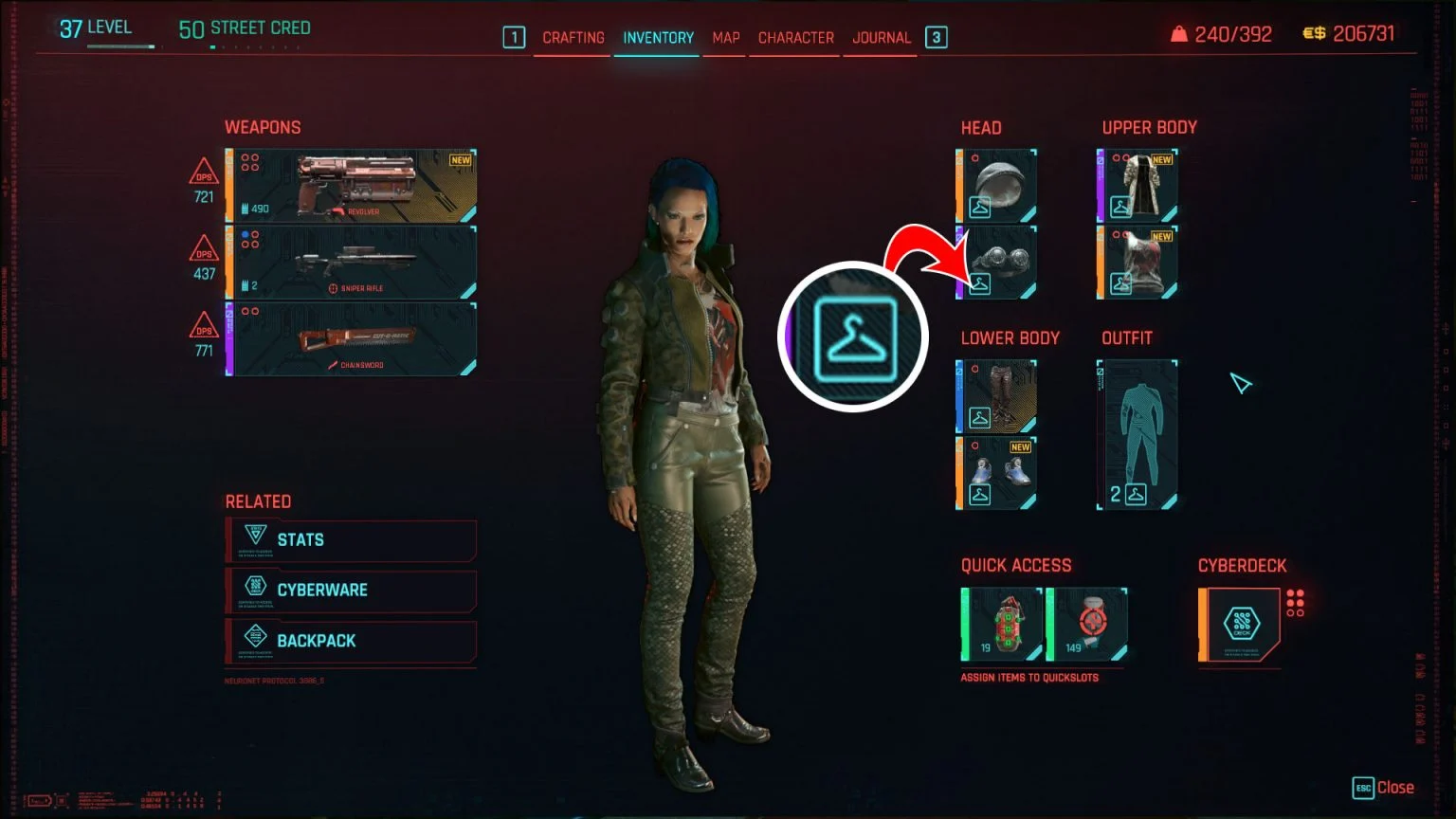Screen dimensions: 1456x819
Task: Click the grenade in Quick Access
Action: (1002, 623)
